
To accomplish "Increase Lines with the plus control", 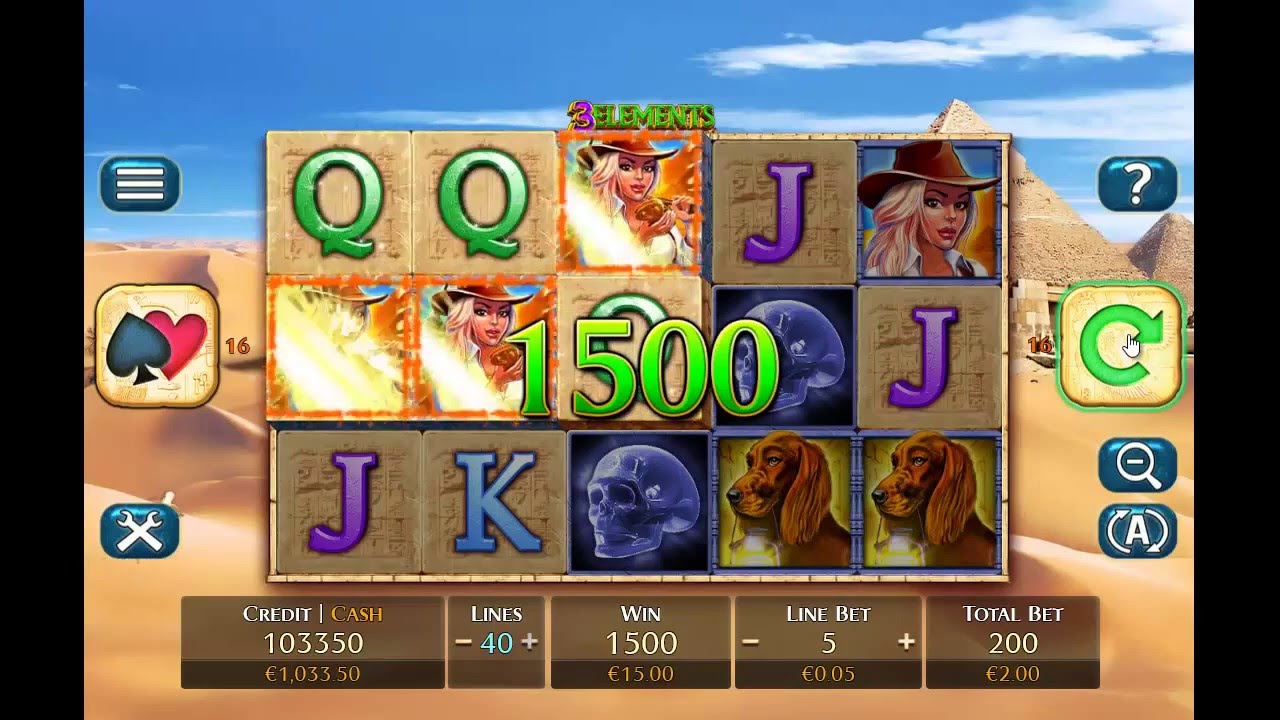I will click(531, 642).
